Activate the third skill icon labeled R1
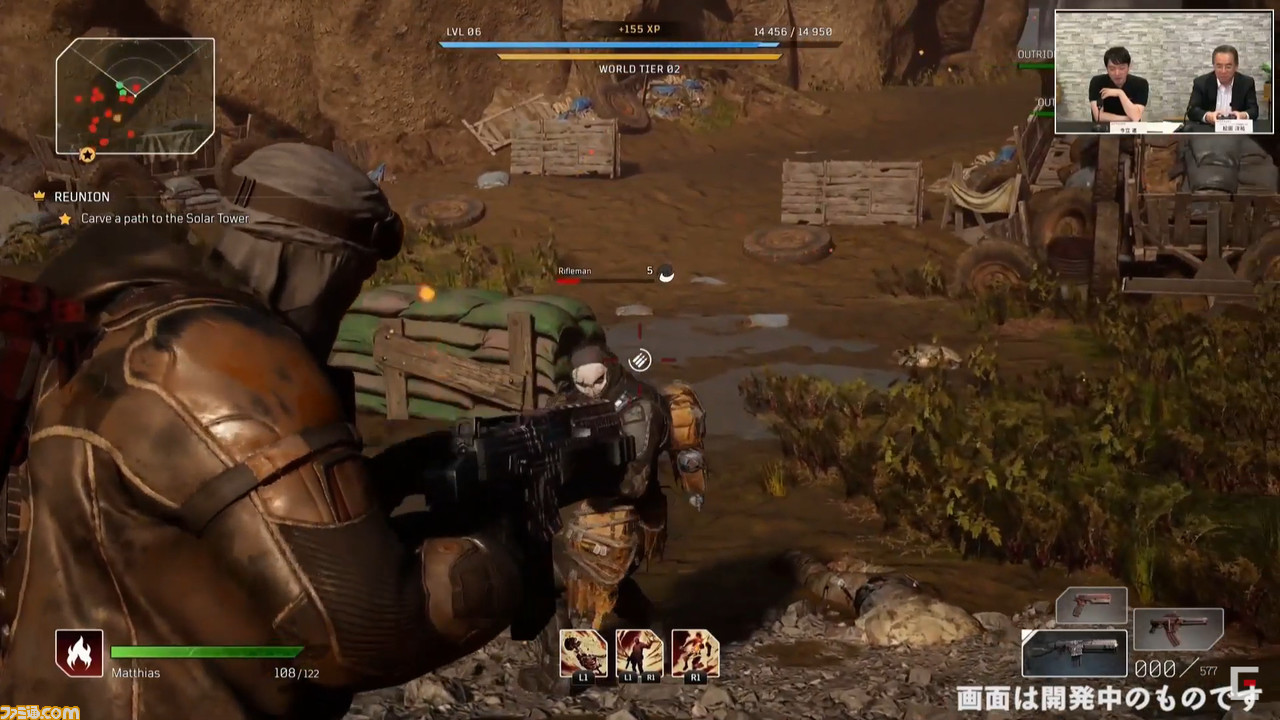Screen dimensions: 1280x720 (695, 653)
